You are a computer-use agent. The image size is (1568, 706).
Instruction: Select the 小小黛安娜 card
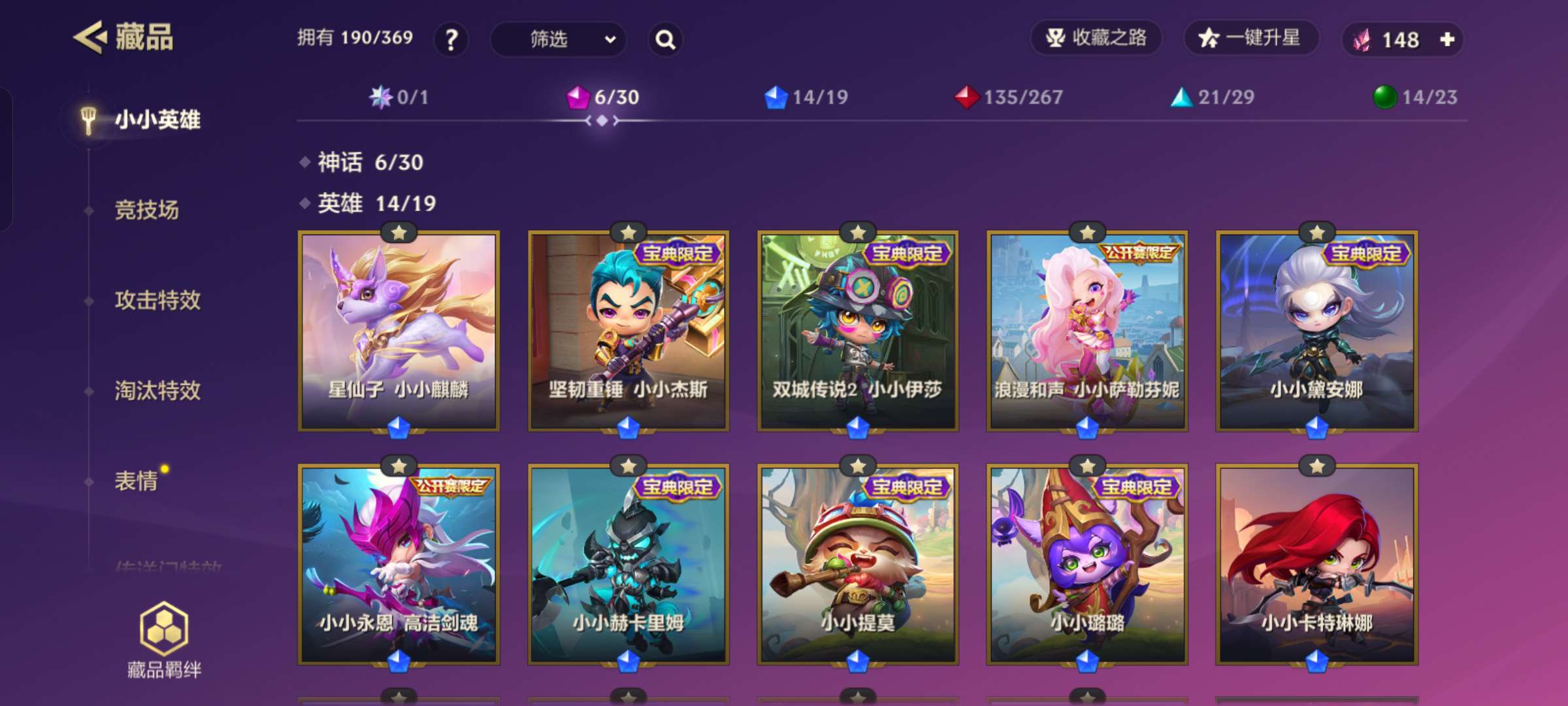(x=1316, y=331)
